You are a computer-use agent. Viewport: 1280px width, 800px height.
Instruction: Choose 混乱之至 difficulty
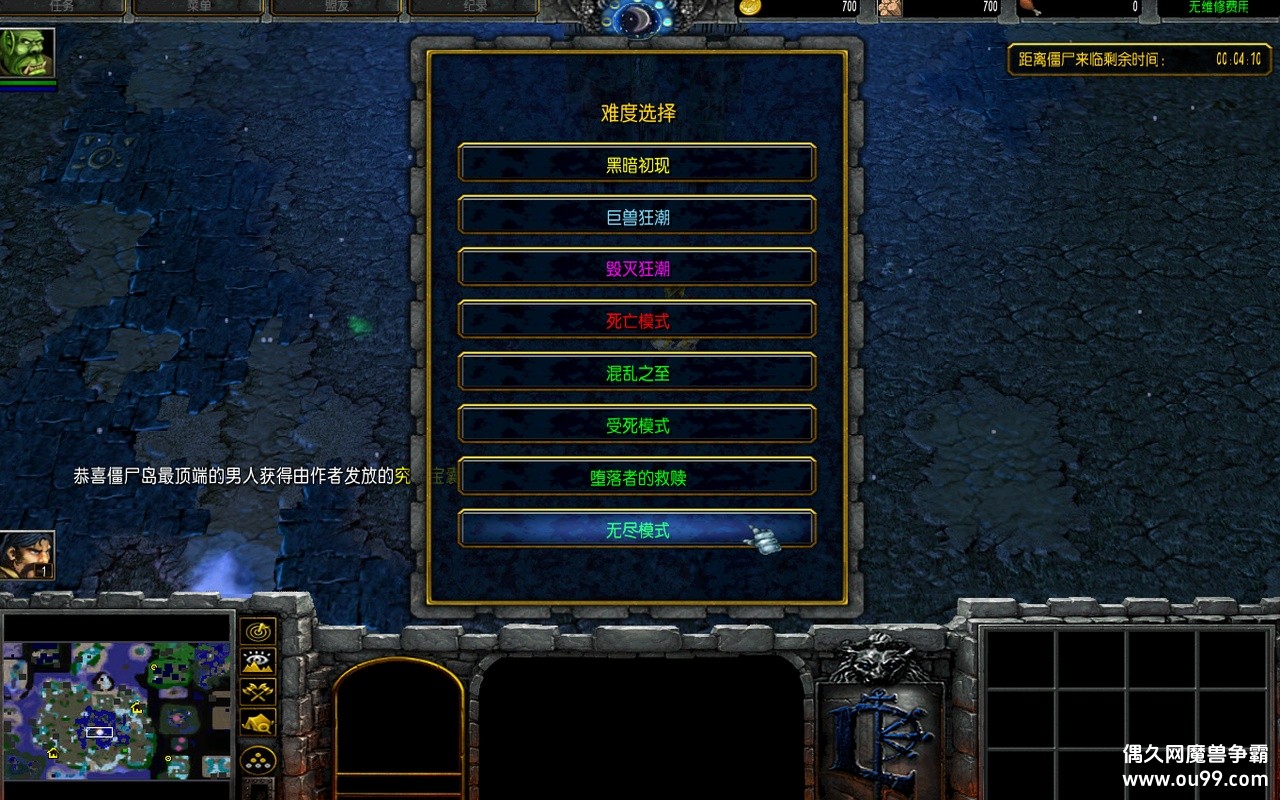(x=637, y=373)
